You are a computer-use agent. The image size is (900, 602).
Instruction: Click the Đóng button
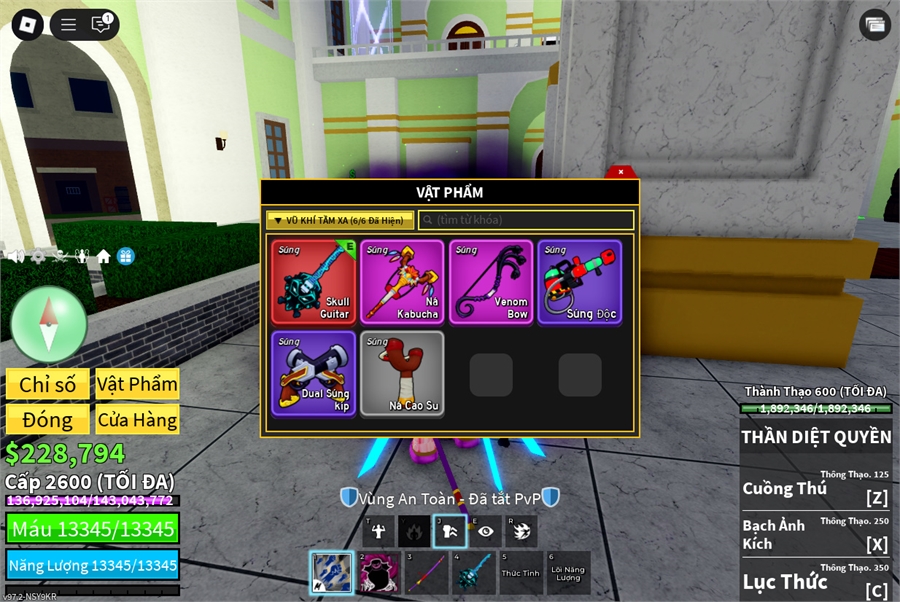48,420
